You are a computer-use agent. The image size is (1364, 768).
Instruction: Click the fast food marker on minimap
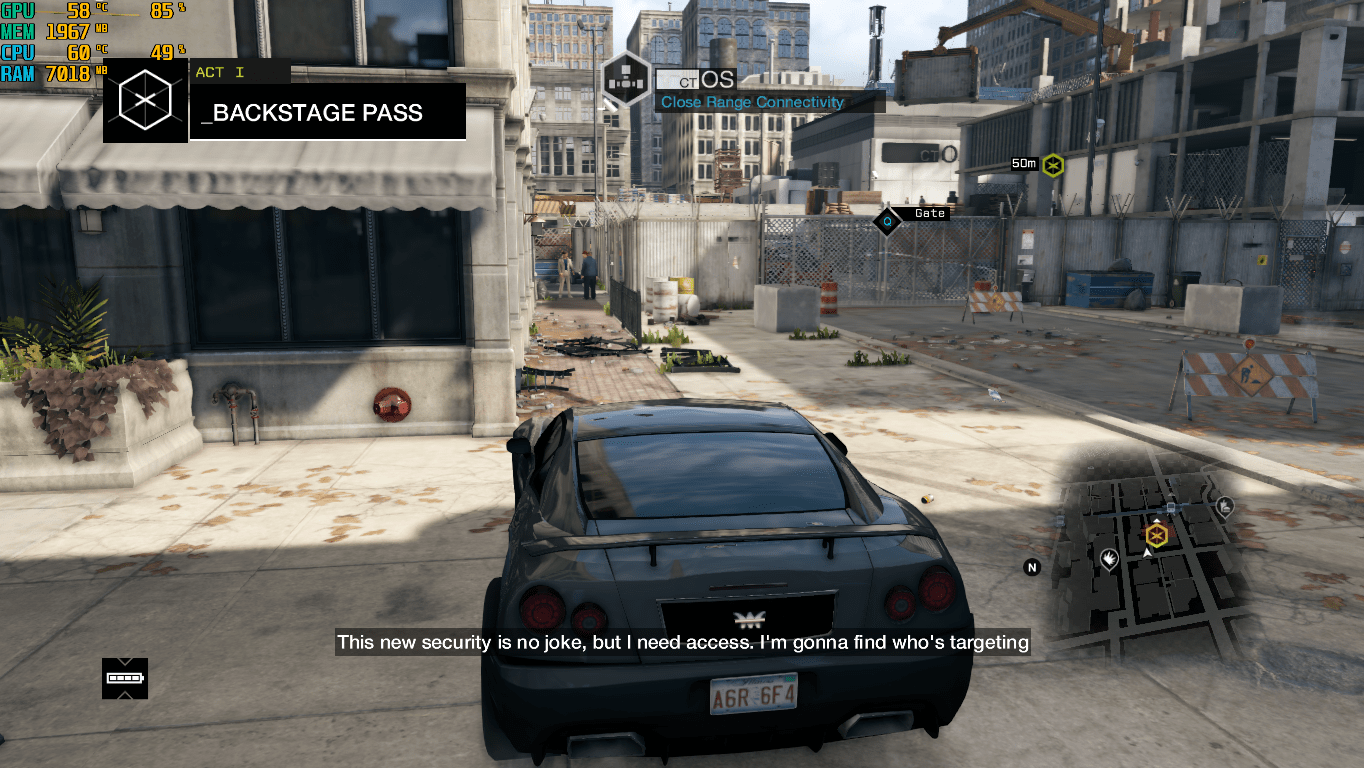(1225, 507)
